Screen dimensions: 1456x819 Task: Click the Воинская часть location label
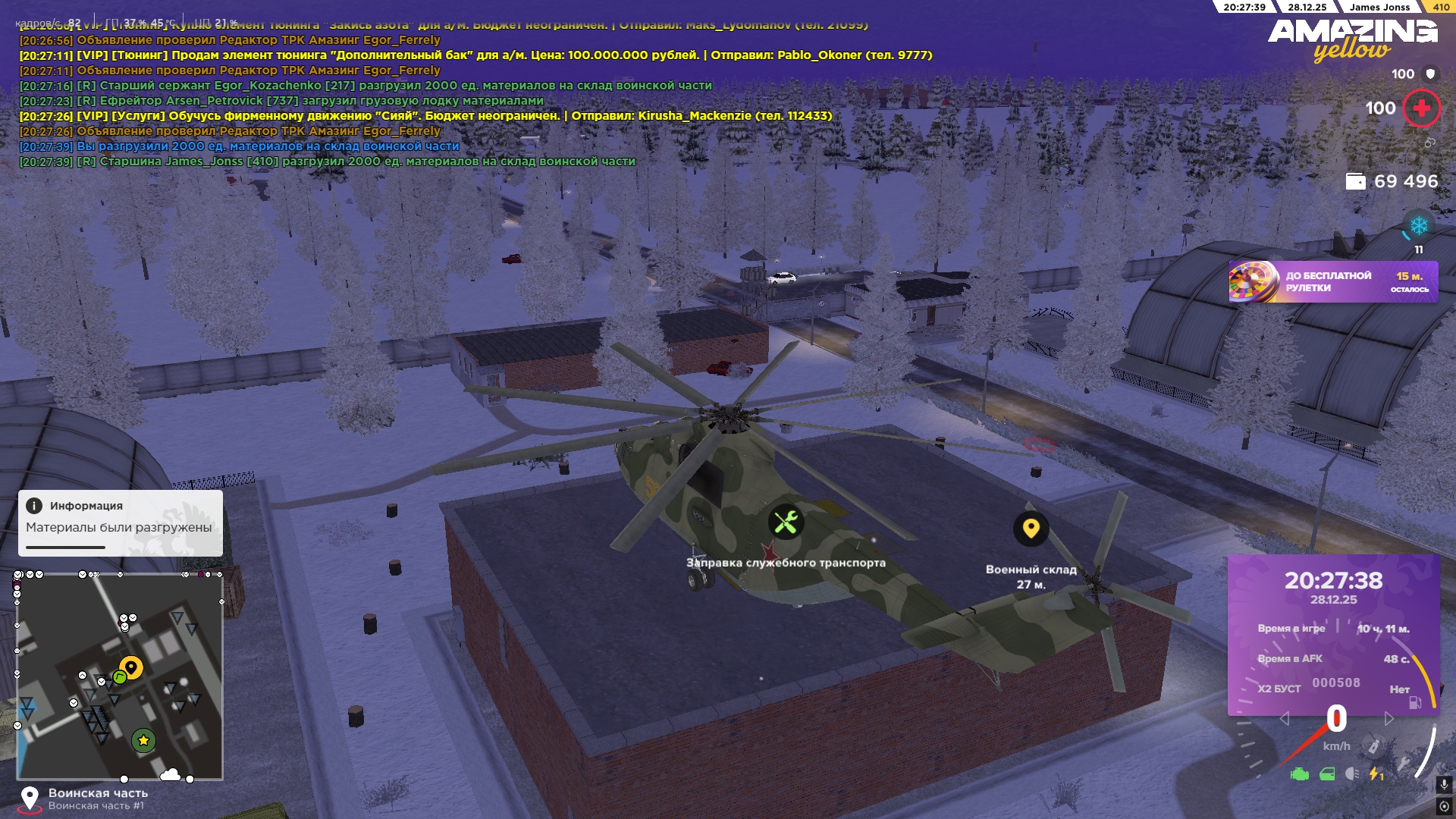point(98,793)
